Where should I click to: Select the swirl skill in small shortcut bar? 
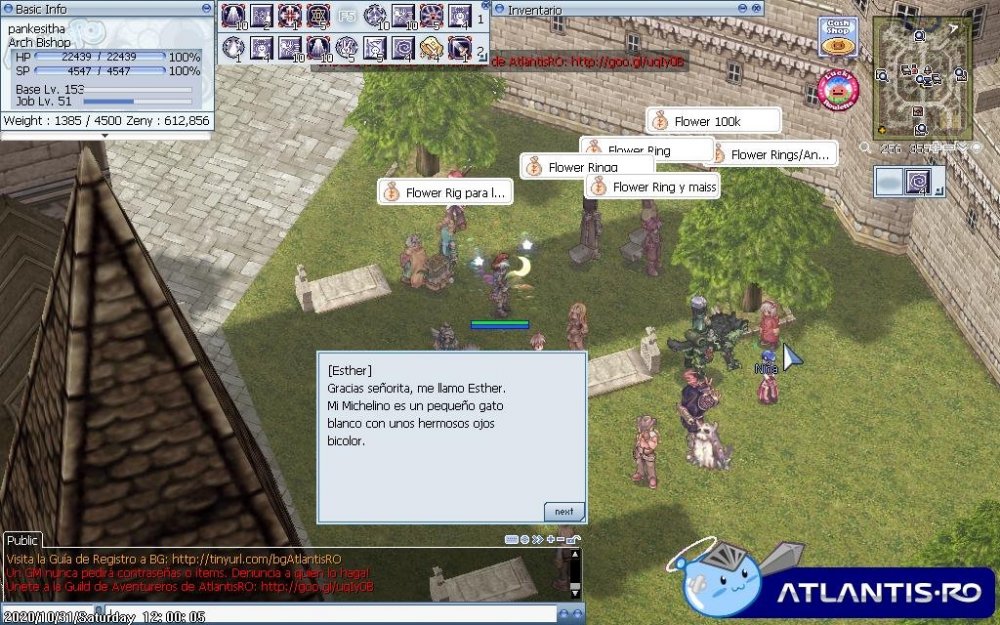tap(918, 181)
